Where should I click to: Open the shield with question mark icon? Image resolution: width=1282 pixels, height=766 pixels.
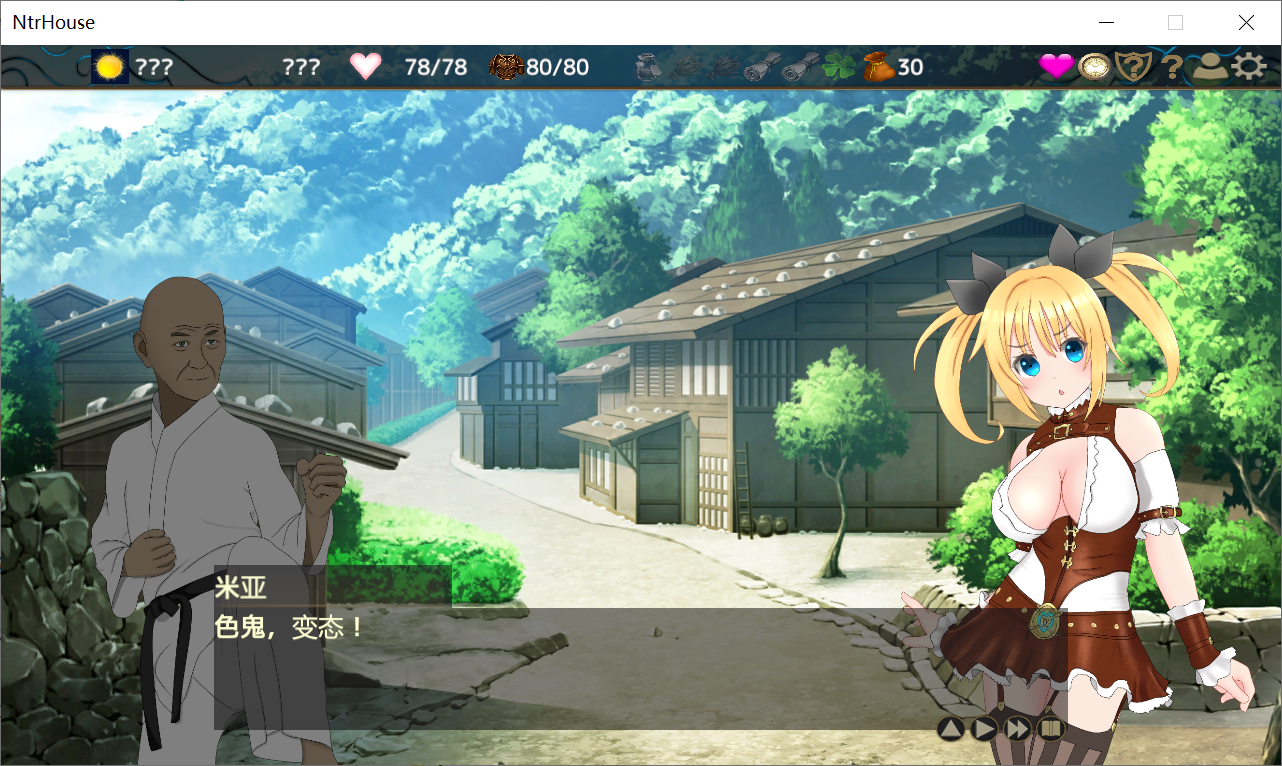click(1134, 67)
